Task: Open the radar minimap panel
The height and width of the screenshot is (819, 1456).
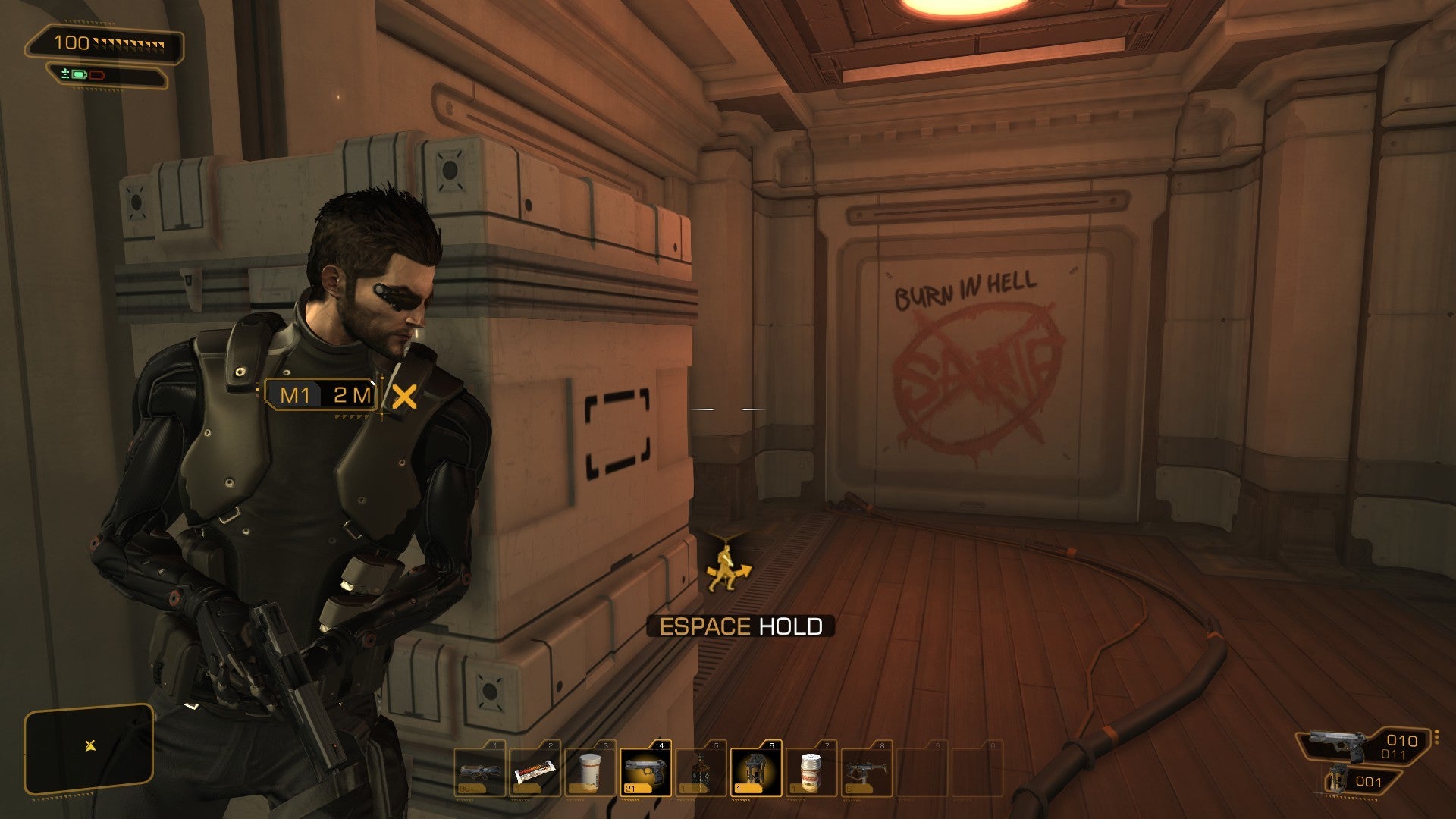Action: pyautogui.click(x=89, y=748)
